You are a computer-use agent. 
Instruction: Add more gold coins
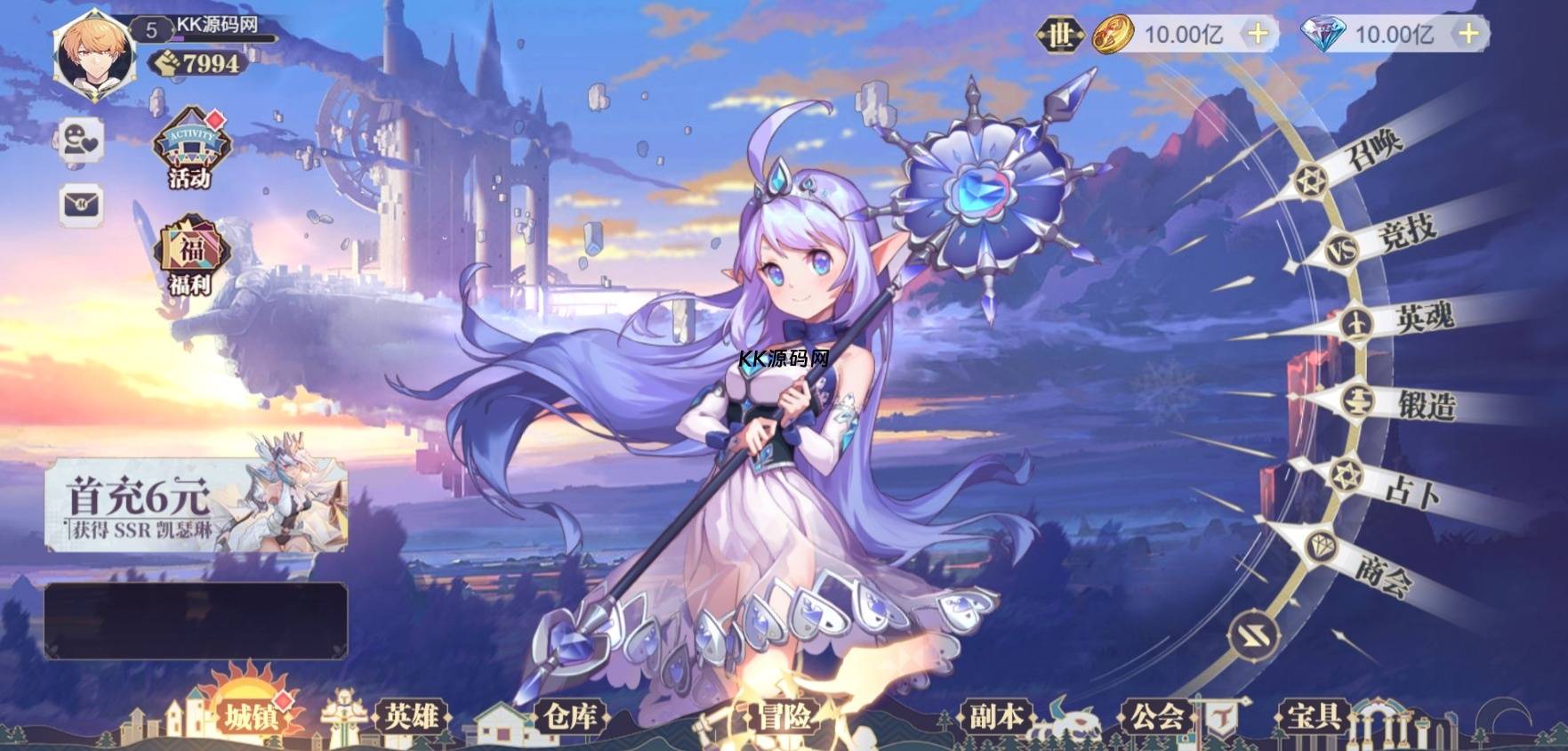1258,35
